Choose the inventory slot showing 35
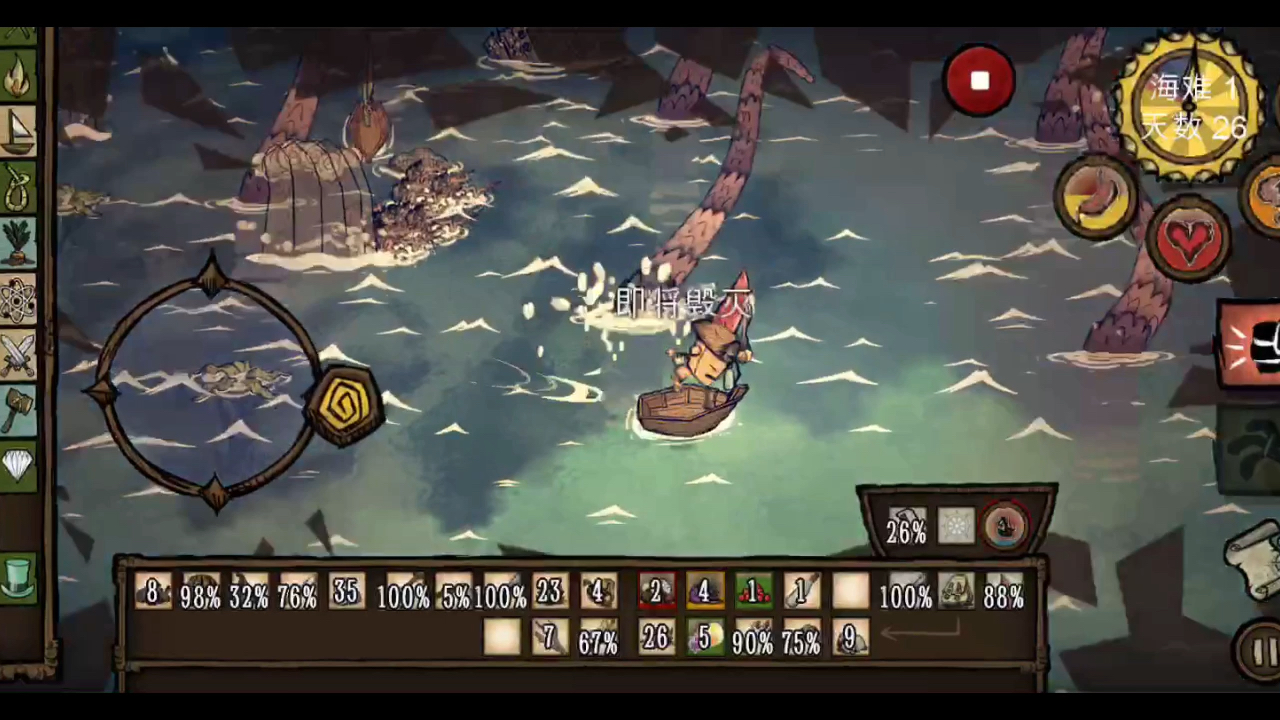1280x720 pixels. 346,592
